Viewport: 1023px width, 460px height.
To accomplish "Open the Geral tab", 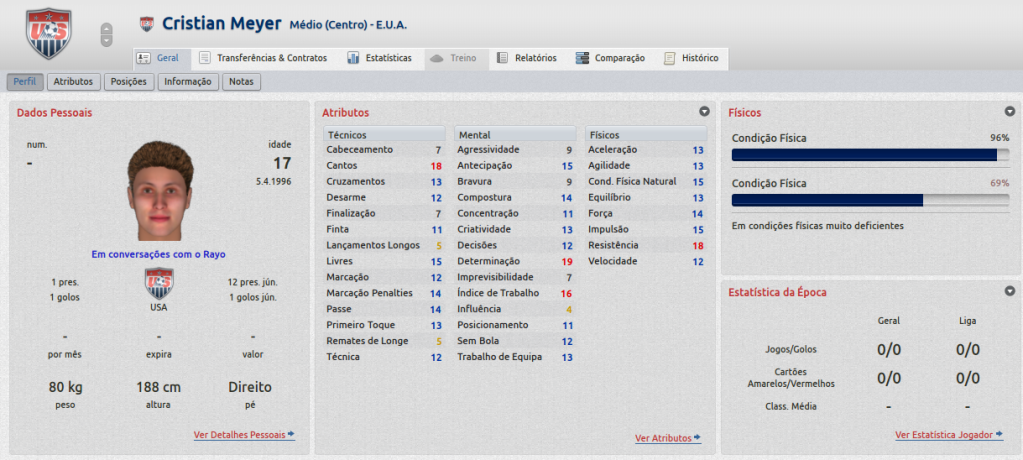I will tap(159, 58).
